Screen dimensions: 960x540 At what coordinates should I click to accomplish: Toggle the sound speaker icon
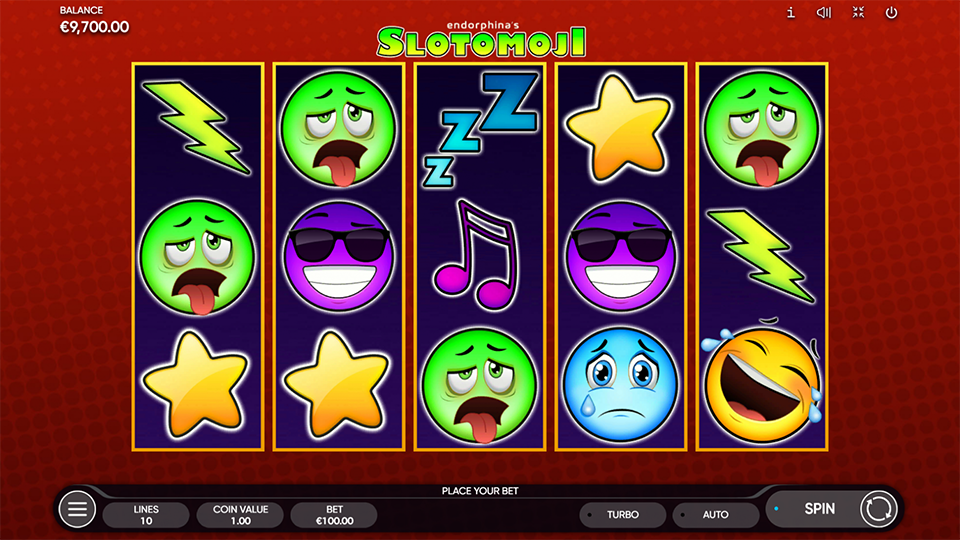824,13
